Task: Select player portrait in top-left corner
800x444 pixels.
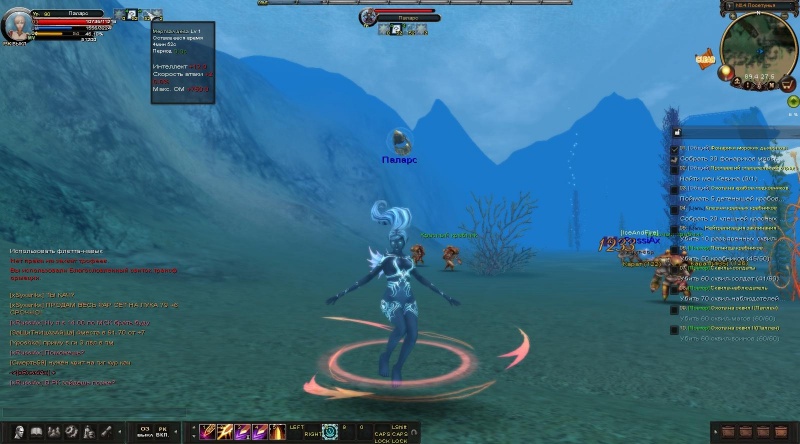Action: click(x=16, y=23)
